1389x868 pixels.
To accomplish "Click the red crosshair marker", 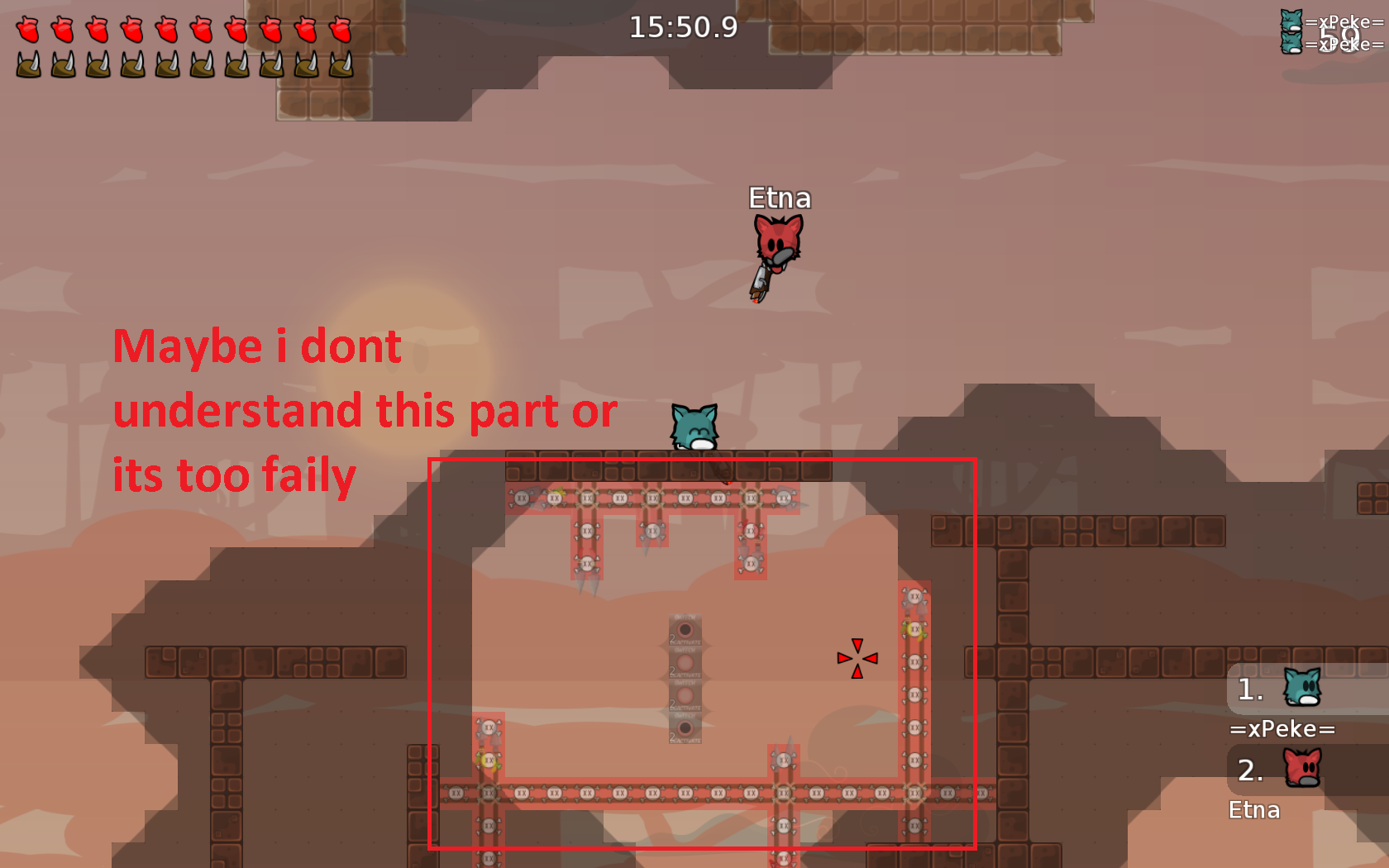I will (x=857, y=657).
